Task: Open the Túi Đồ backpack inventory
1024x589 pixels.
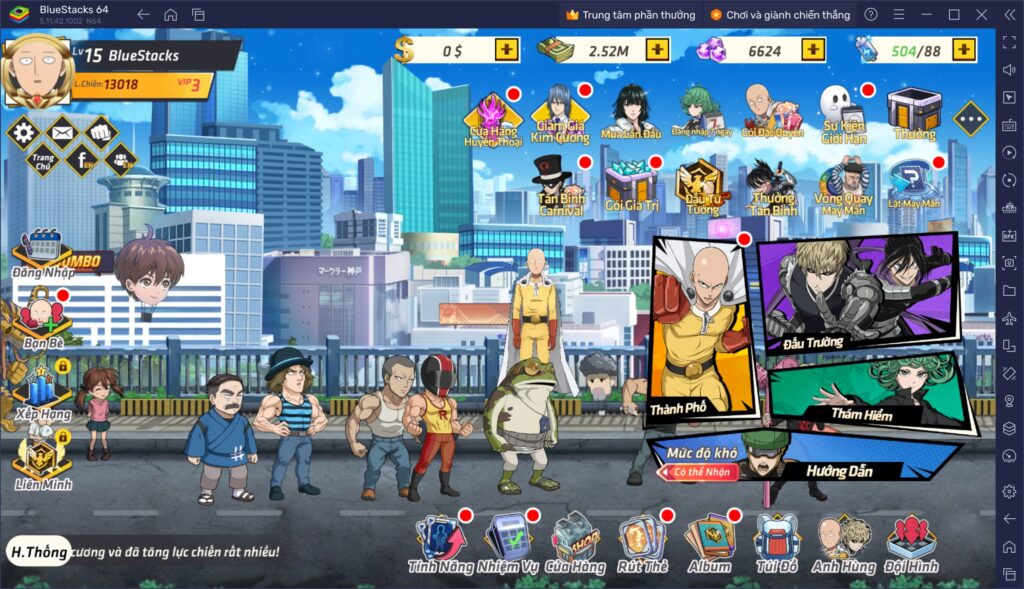Action: point(776,544)
